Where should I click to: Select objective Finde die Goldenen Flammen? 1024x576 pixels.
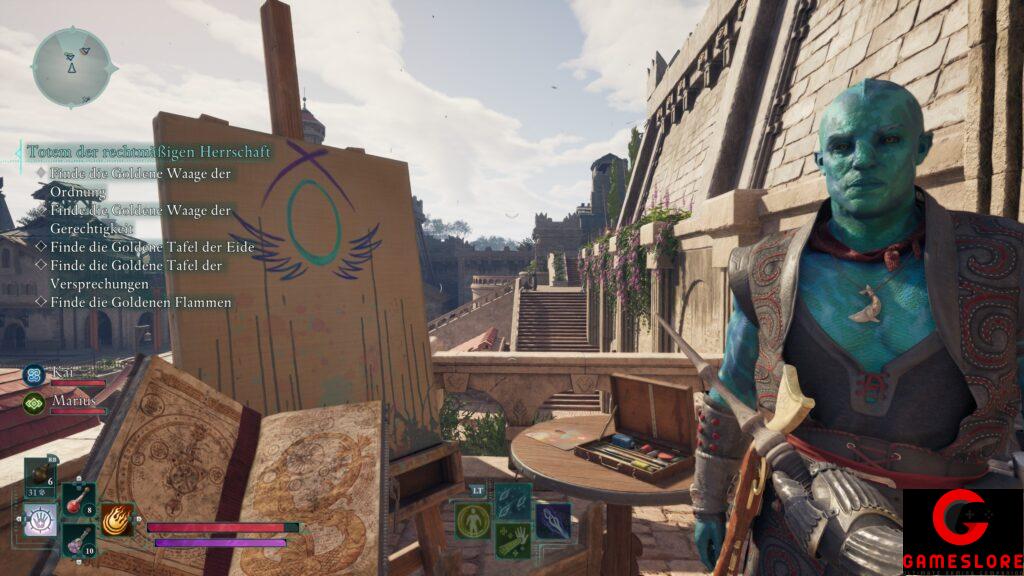(x=140, y=301)
